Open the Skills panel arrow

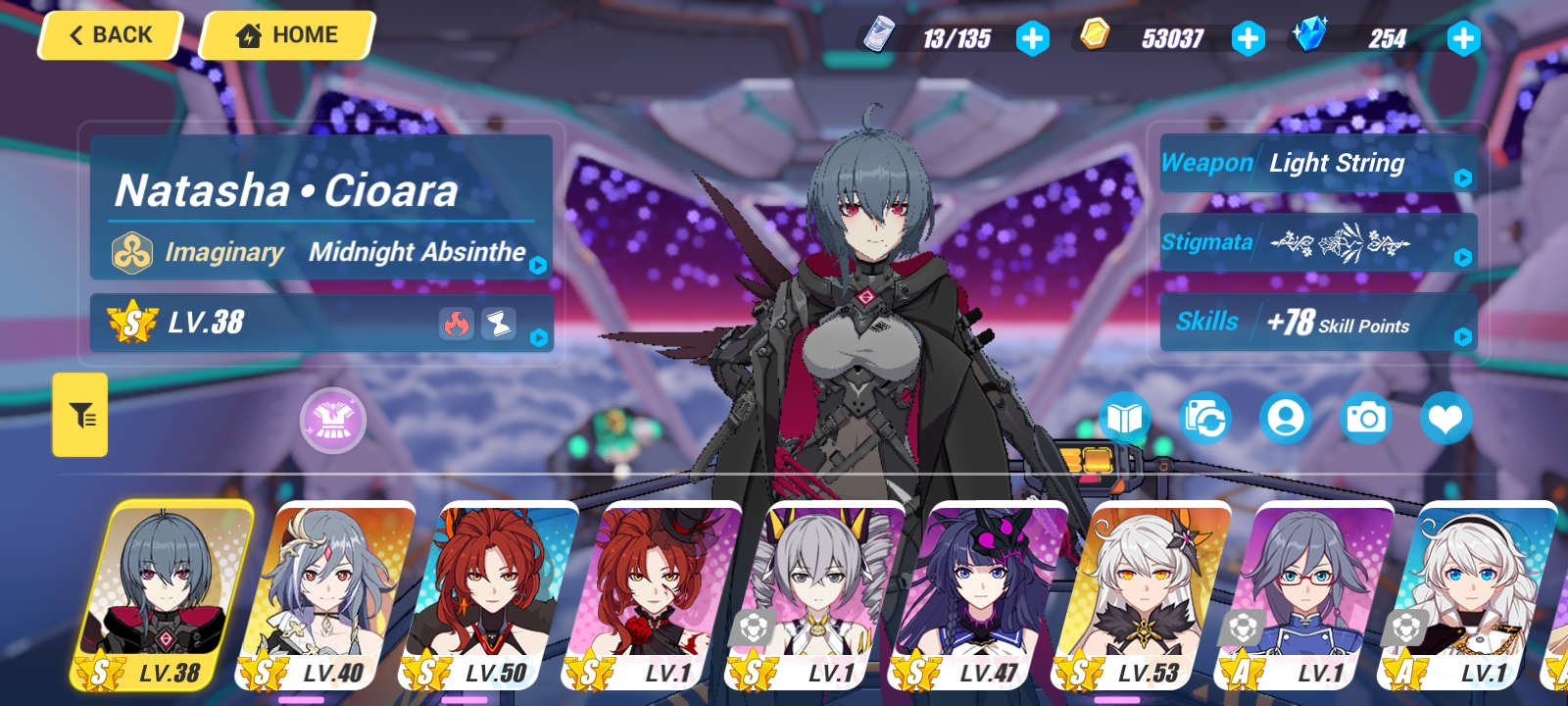[x=1461, y=337]
